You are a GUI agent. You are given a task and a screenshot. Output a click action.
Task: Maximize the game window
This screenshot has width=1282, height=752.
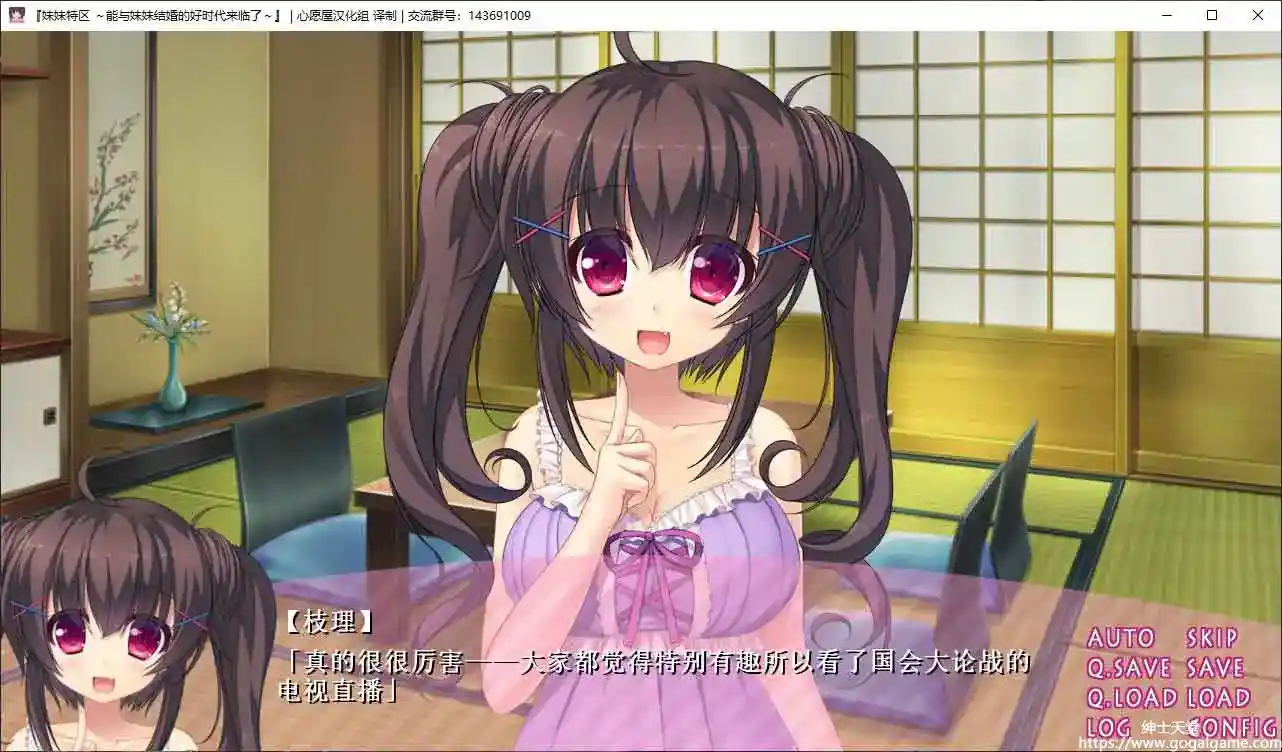(x=1210, y=15)
